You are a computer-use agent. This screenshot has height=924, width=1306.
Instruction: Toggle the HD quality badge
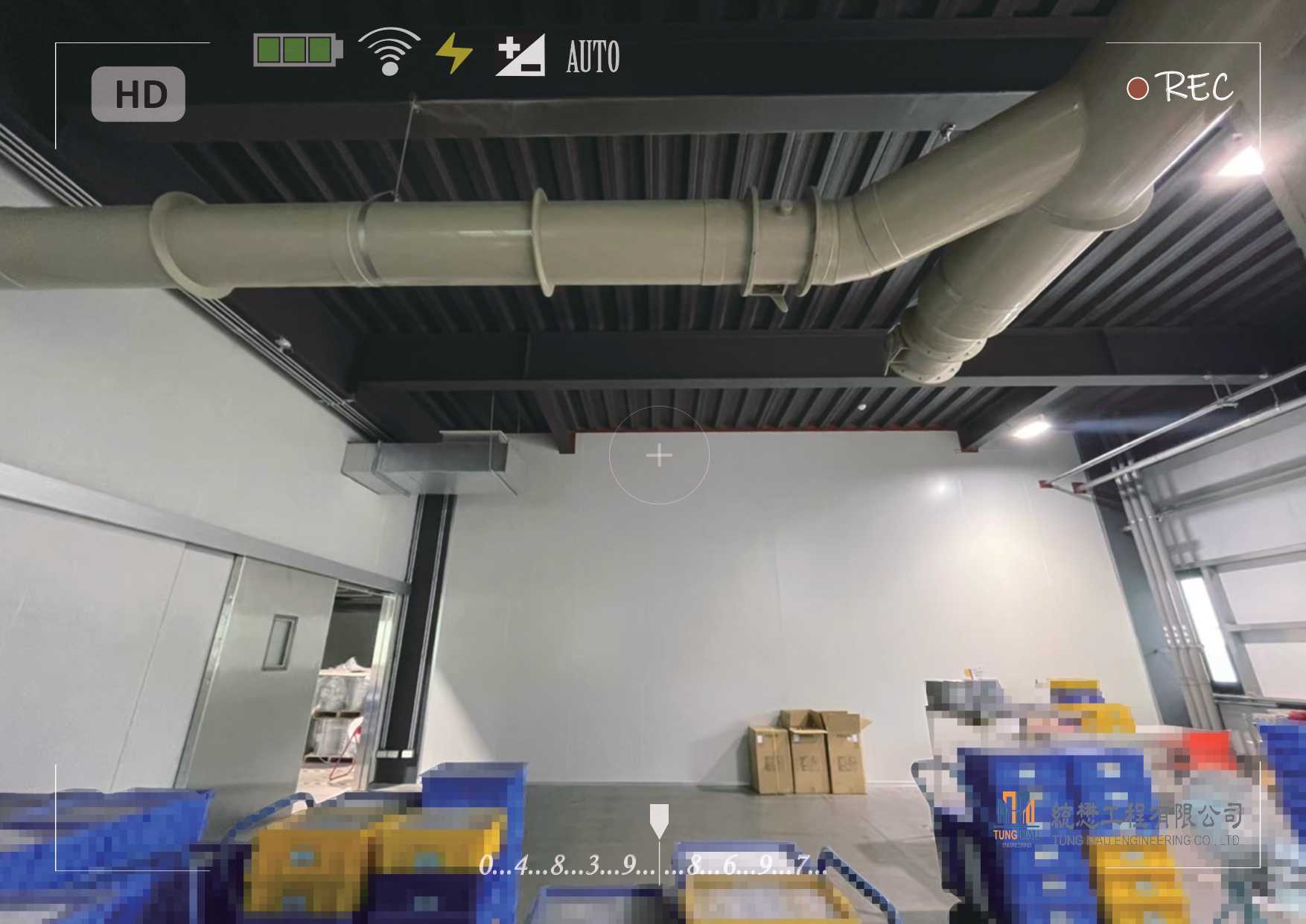[138, 94]
